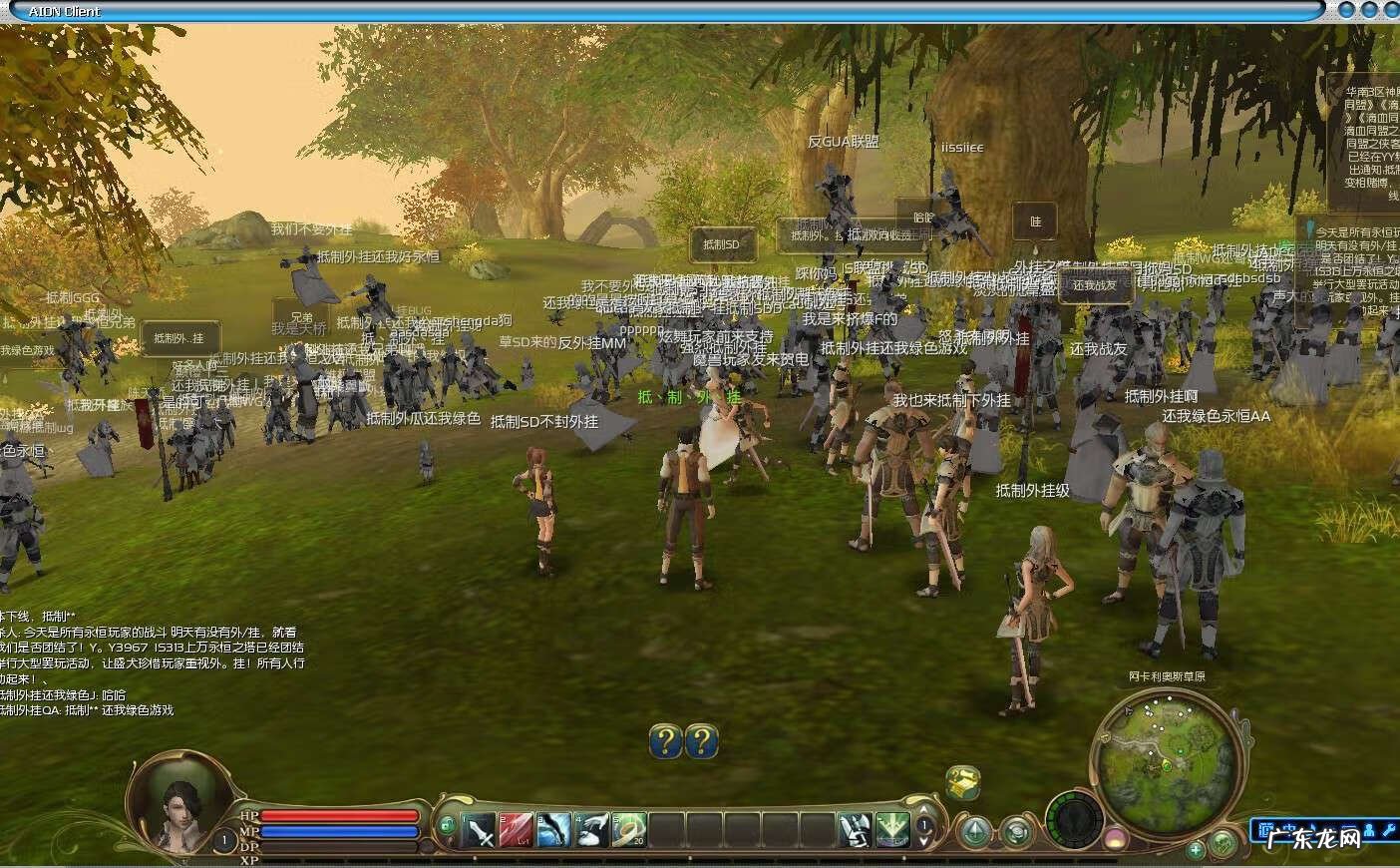The width and height of the screenshot is (1400, 868).
Task: Activate the sword attack skill in slot 1
Action: [x=481, y=830]
